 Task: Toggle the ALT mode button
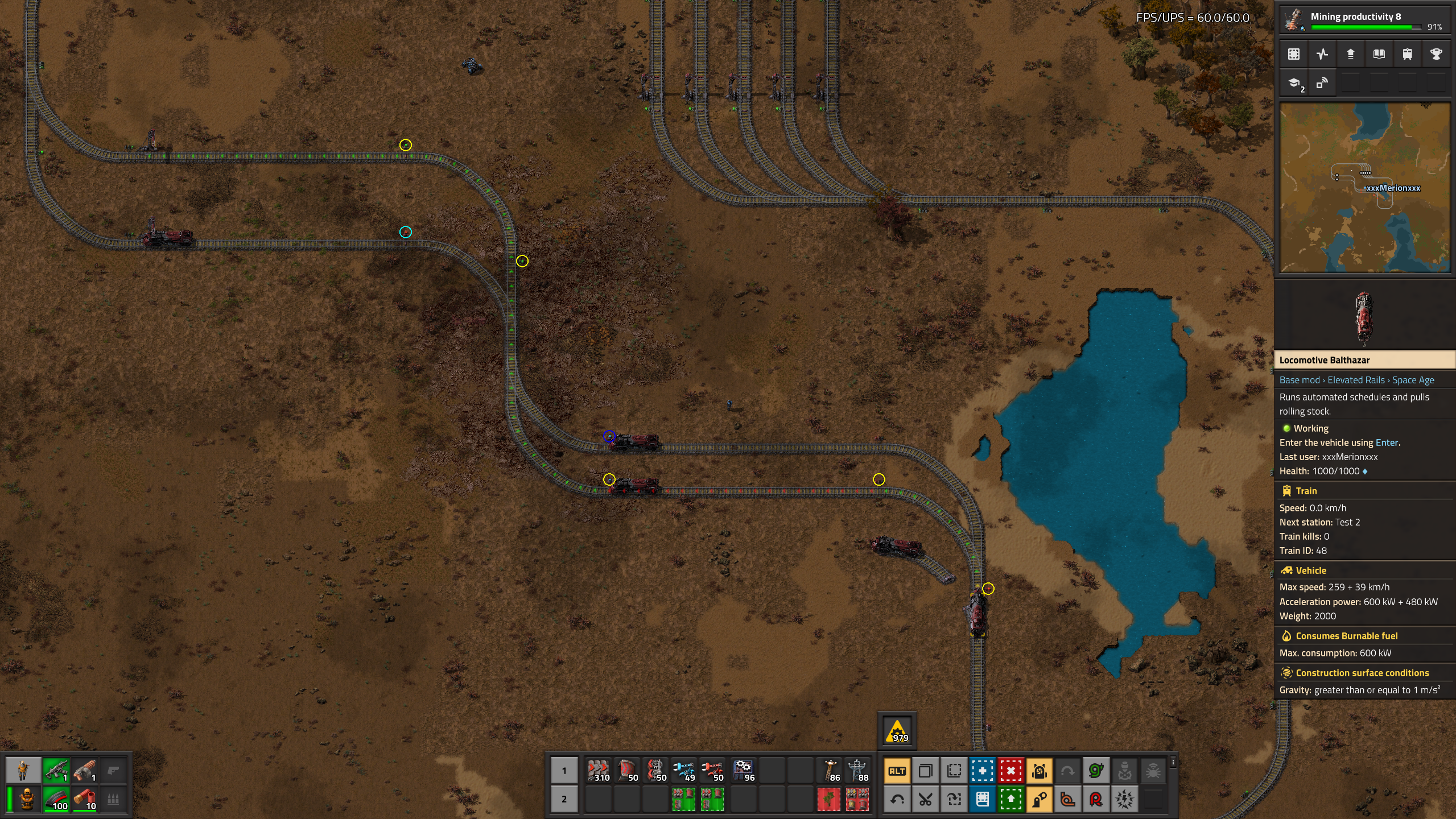click(x=897, y=771)
